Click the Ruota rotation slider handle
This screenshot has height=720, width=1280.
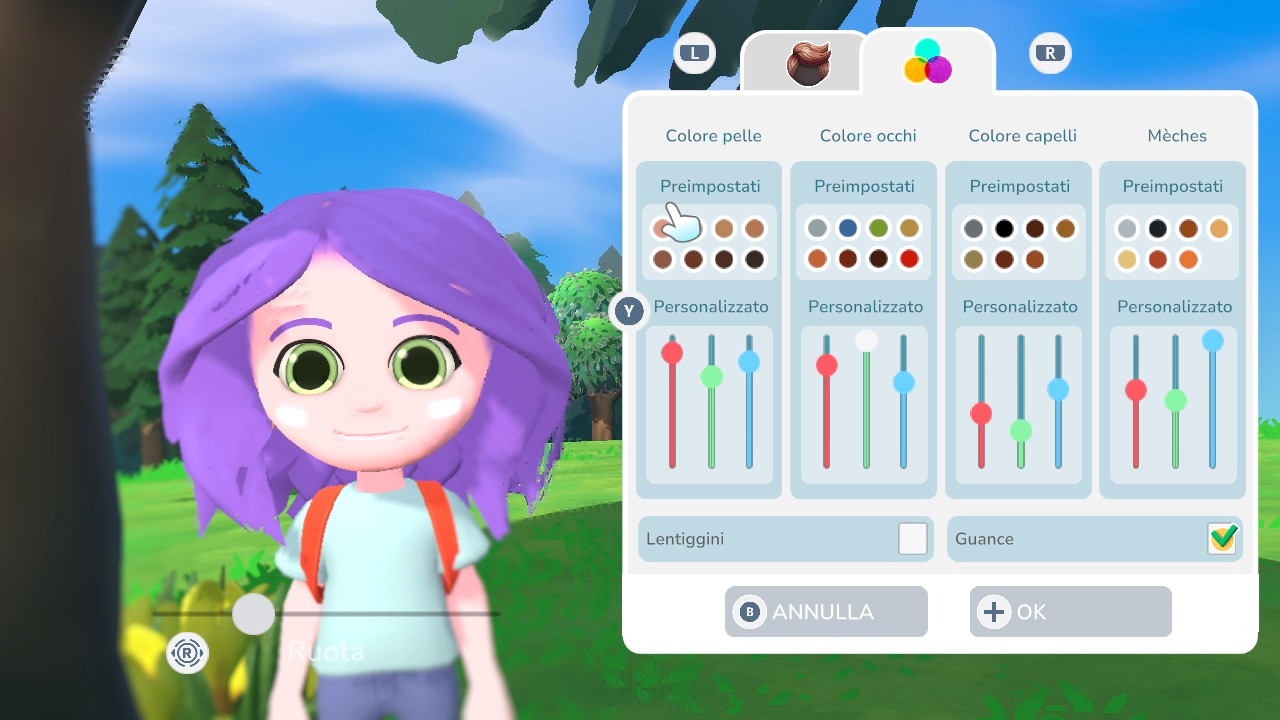pos(253,614)
